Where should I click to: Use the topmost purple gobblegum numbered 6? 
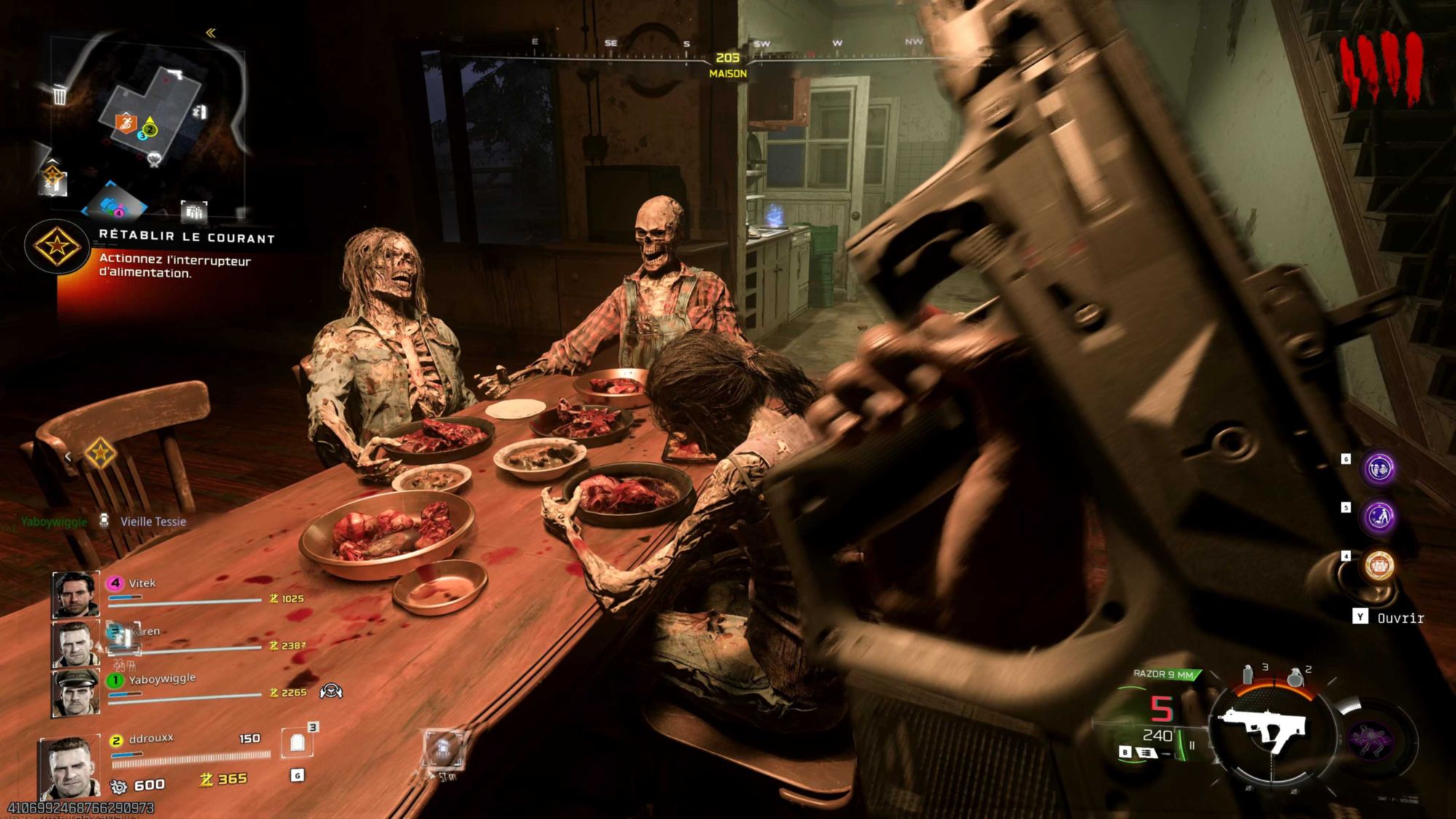click(x=1380, y=468)
